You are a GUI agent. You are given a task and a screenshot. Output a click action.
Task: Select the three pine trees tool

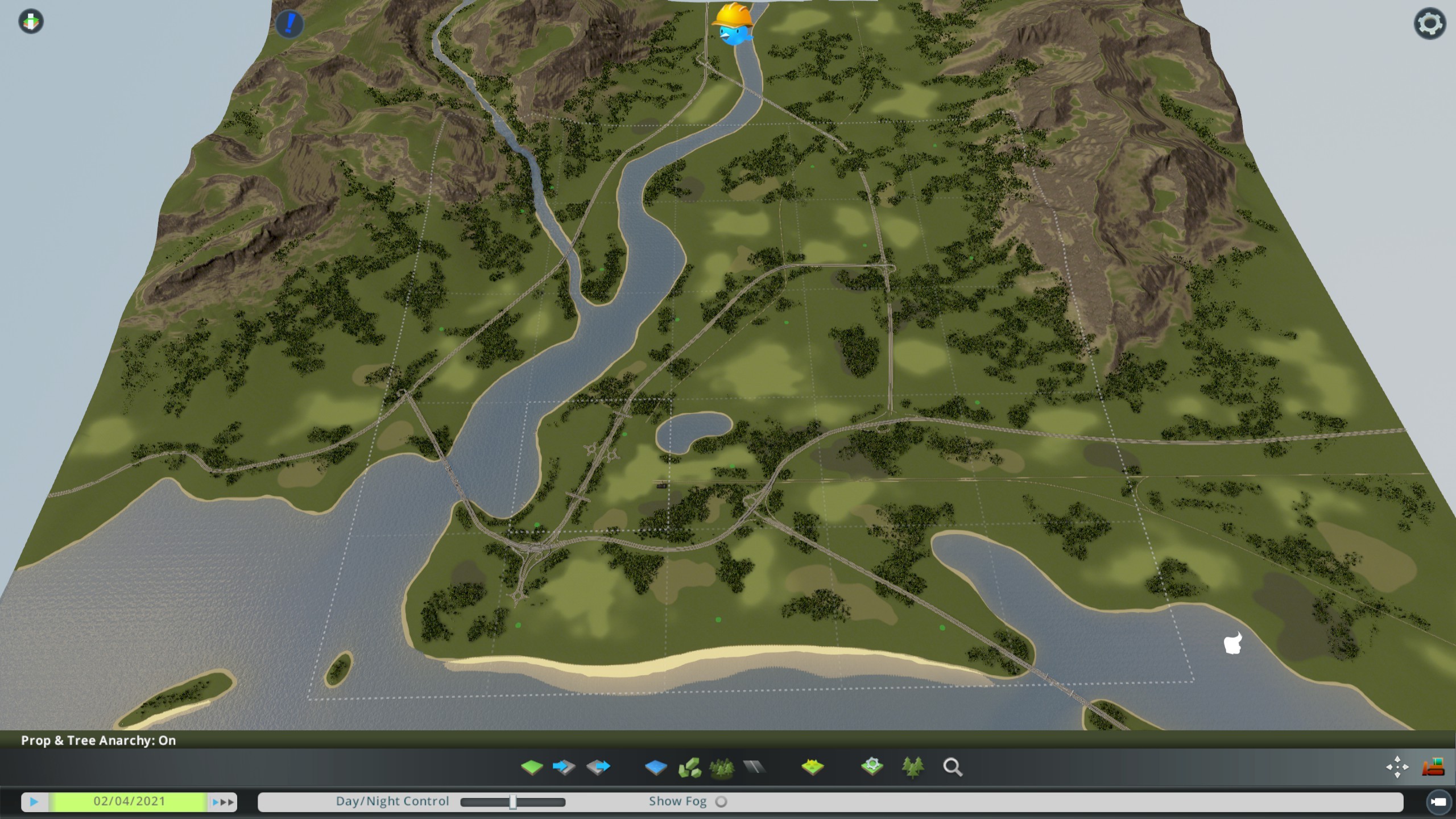912,767
